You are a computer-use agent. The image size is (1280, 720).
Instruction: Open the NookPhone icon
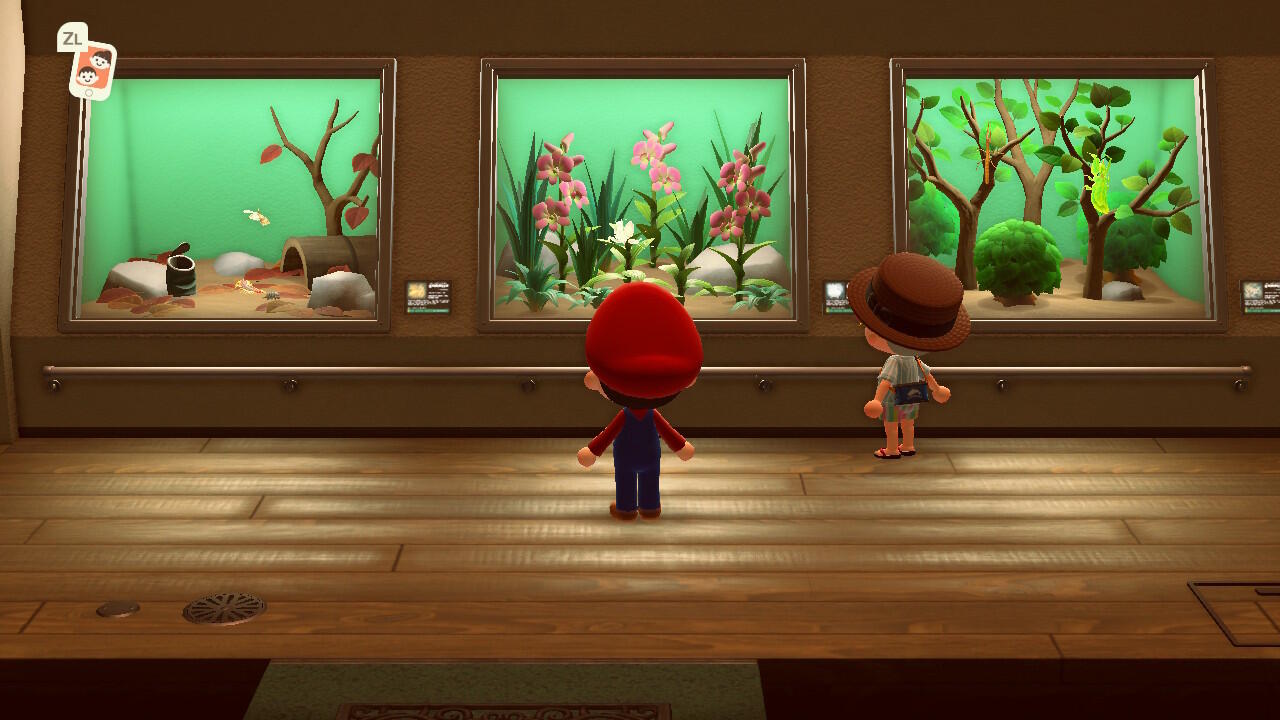92,70
